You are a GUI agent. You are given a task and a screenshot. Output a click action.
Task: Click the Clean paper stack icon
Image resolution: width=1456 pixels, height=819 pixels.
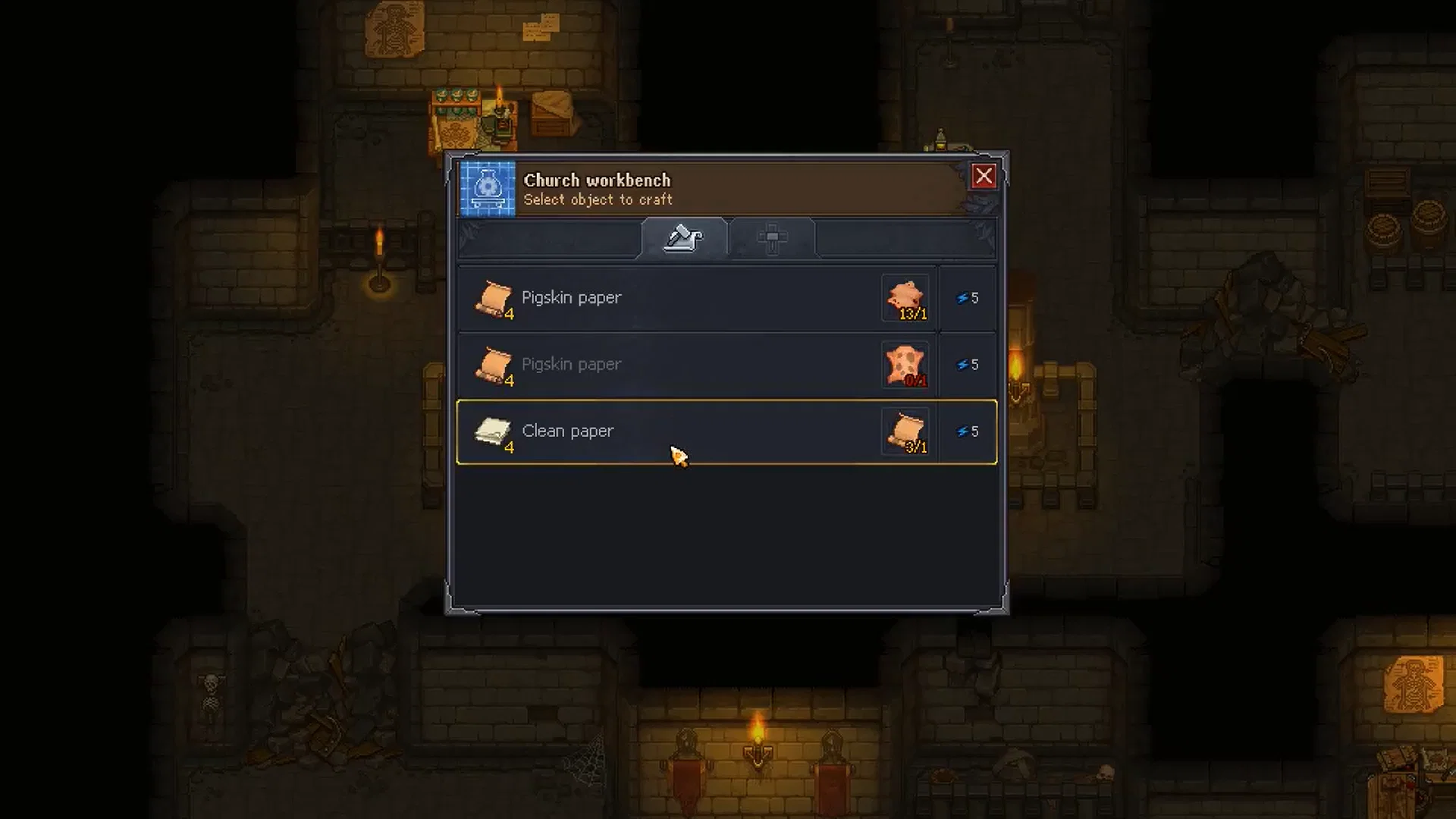pos(492,430)
